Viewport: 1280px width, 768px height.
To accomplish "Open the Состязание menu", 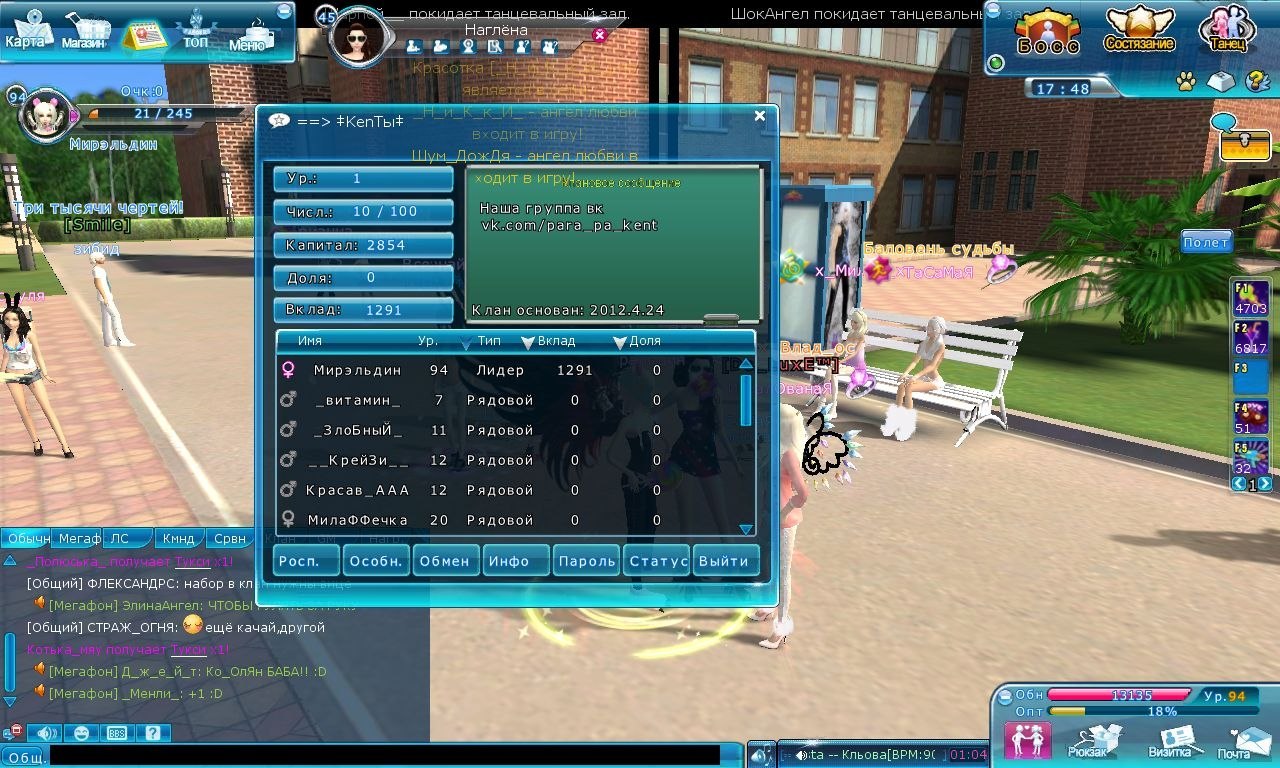I will tap(1139, 32).
